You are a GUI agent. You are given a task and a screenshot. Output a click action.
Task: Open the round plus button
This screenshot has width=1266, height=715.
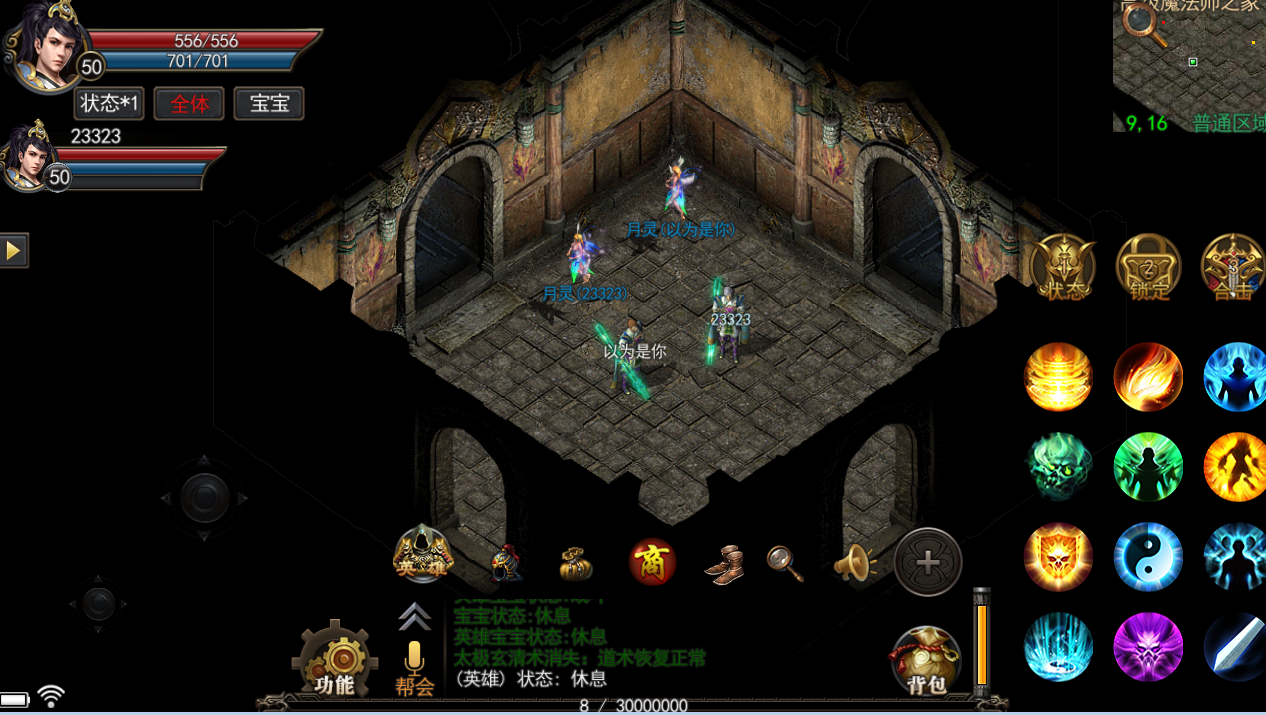click(x=928, y=562)
